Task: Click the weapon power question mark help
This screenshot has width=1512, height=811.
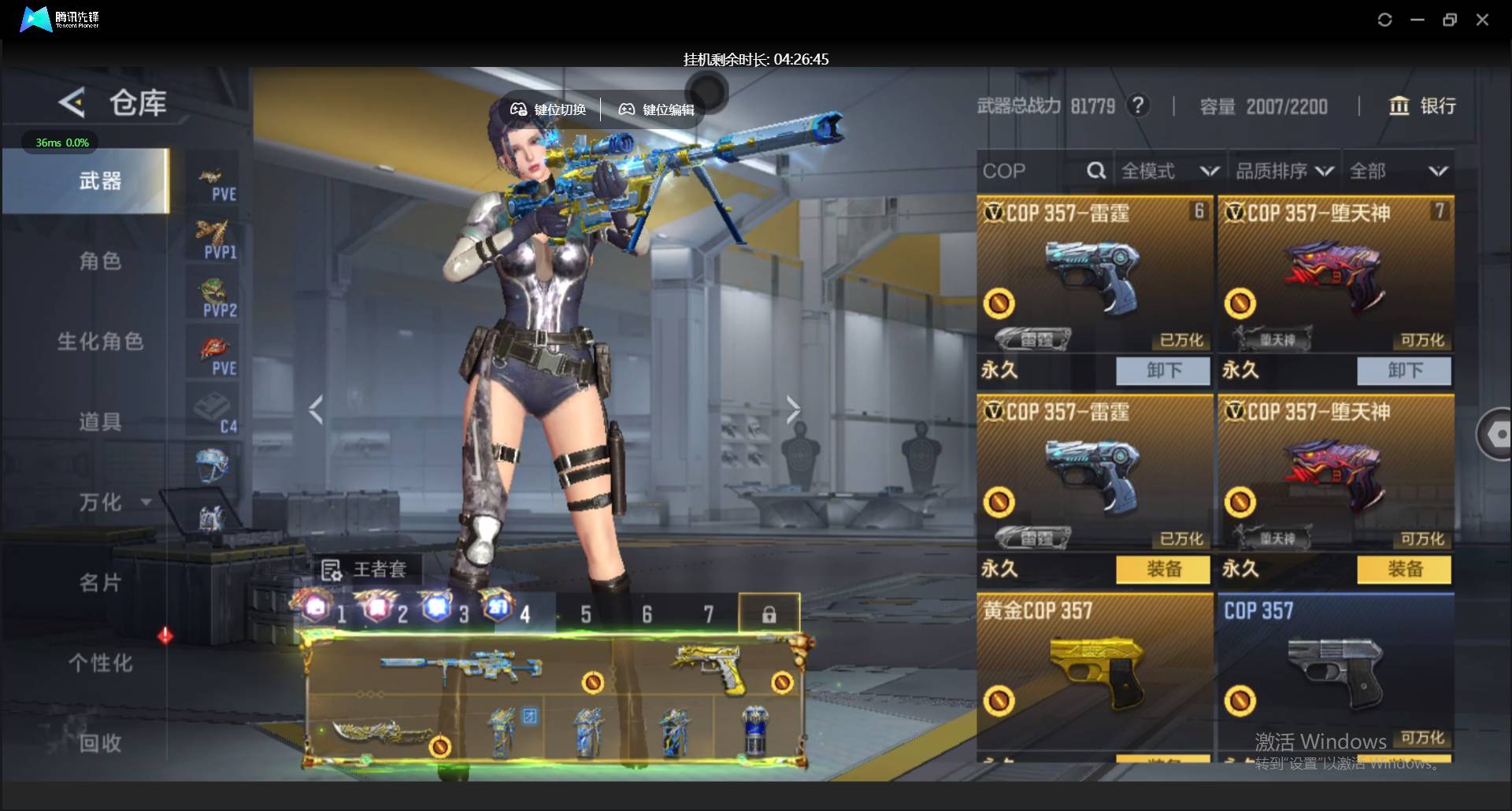Action: (1137, 106)
